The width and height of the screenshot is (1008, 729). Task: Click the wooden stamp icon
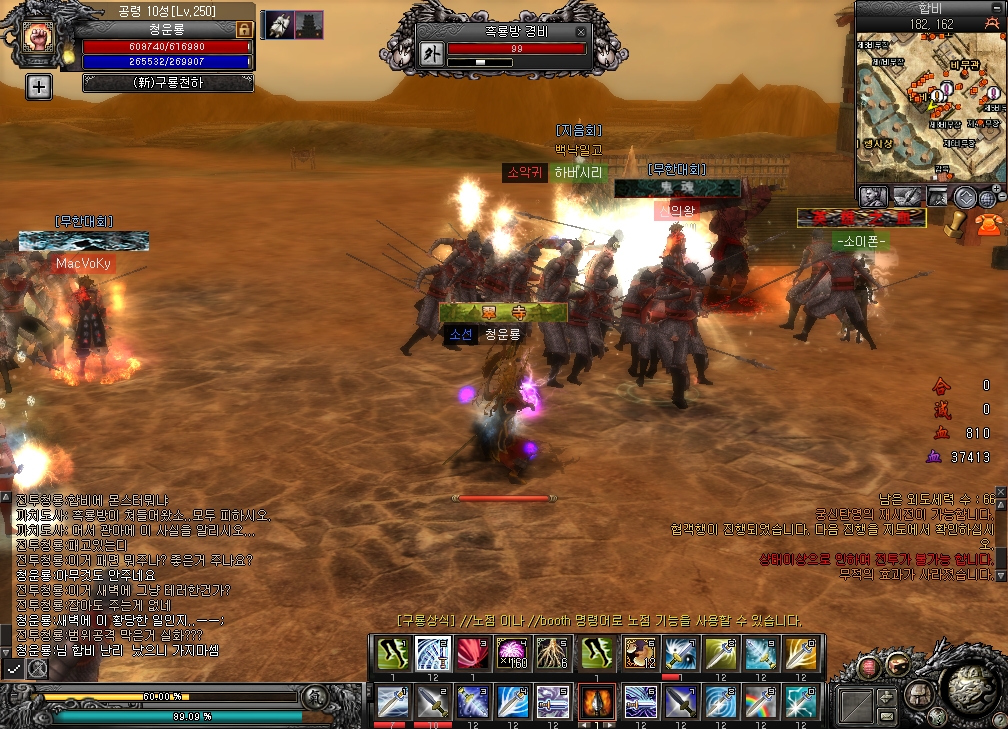tap(957, 223)
